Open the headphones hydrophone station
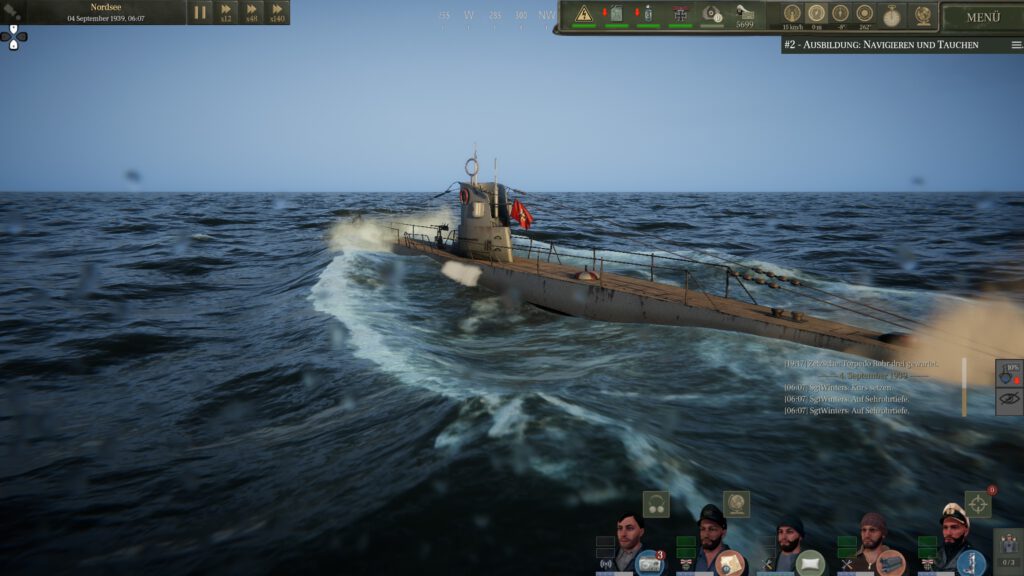Viewport: 1024px width, 576px height. coord(655,503)
